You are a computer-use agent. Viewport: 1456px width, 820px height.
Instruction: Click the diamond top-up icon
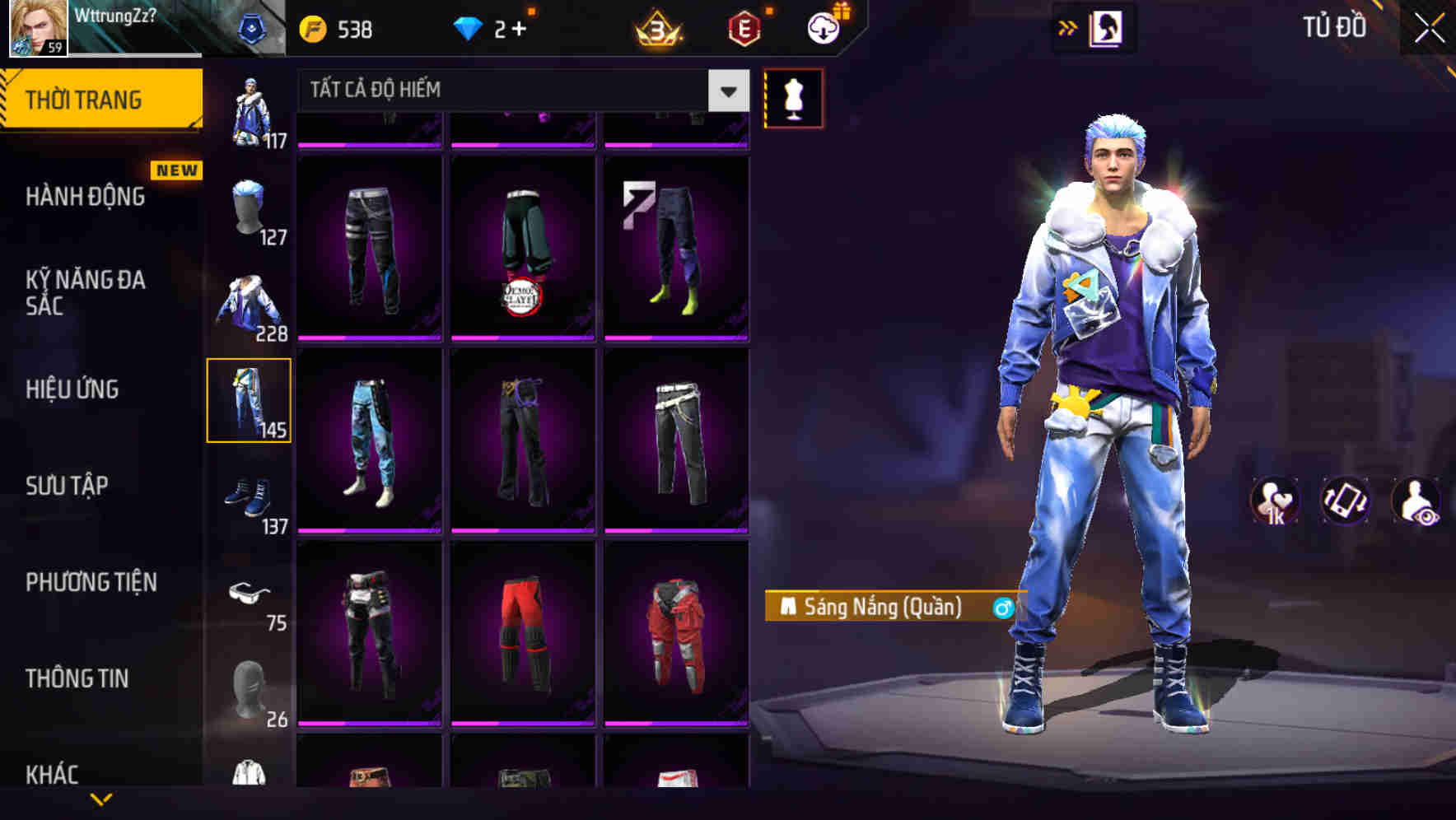click(469, 27)
